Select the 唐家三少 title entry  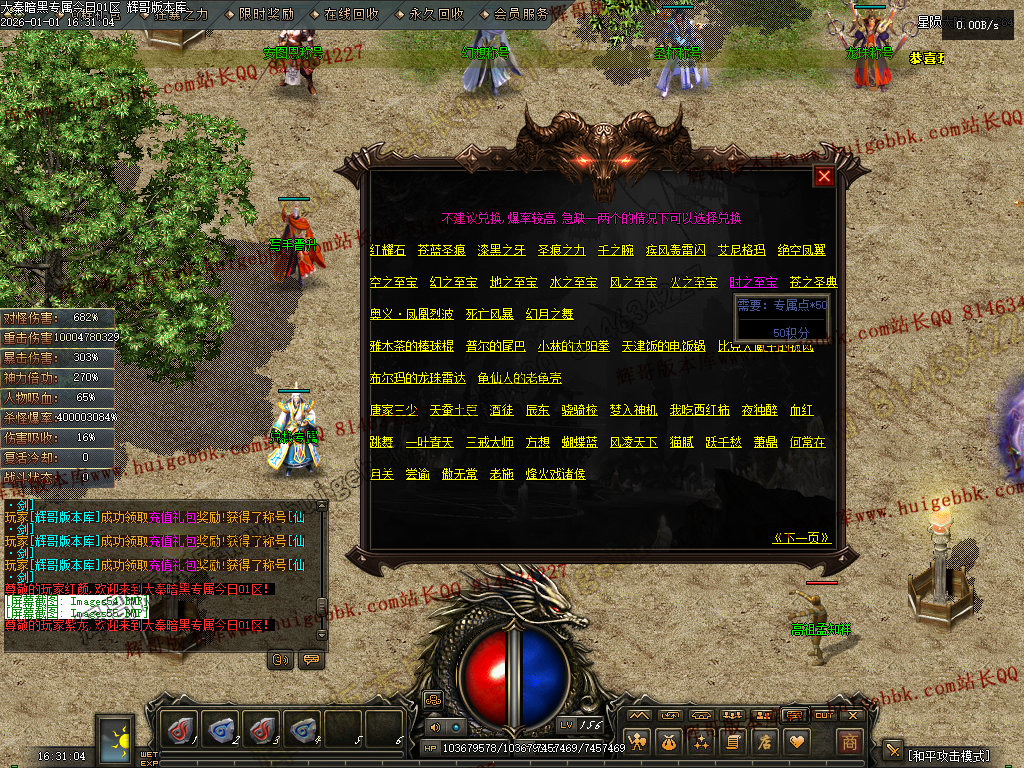point(395,410)
